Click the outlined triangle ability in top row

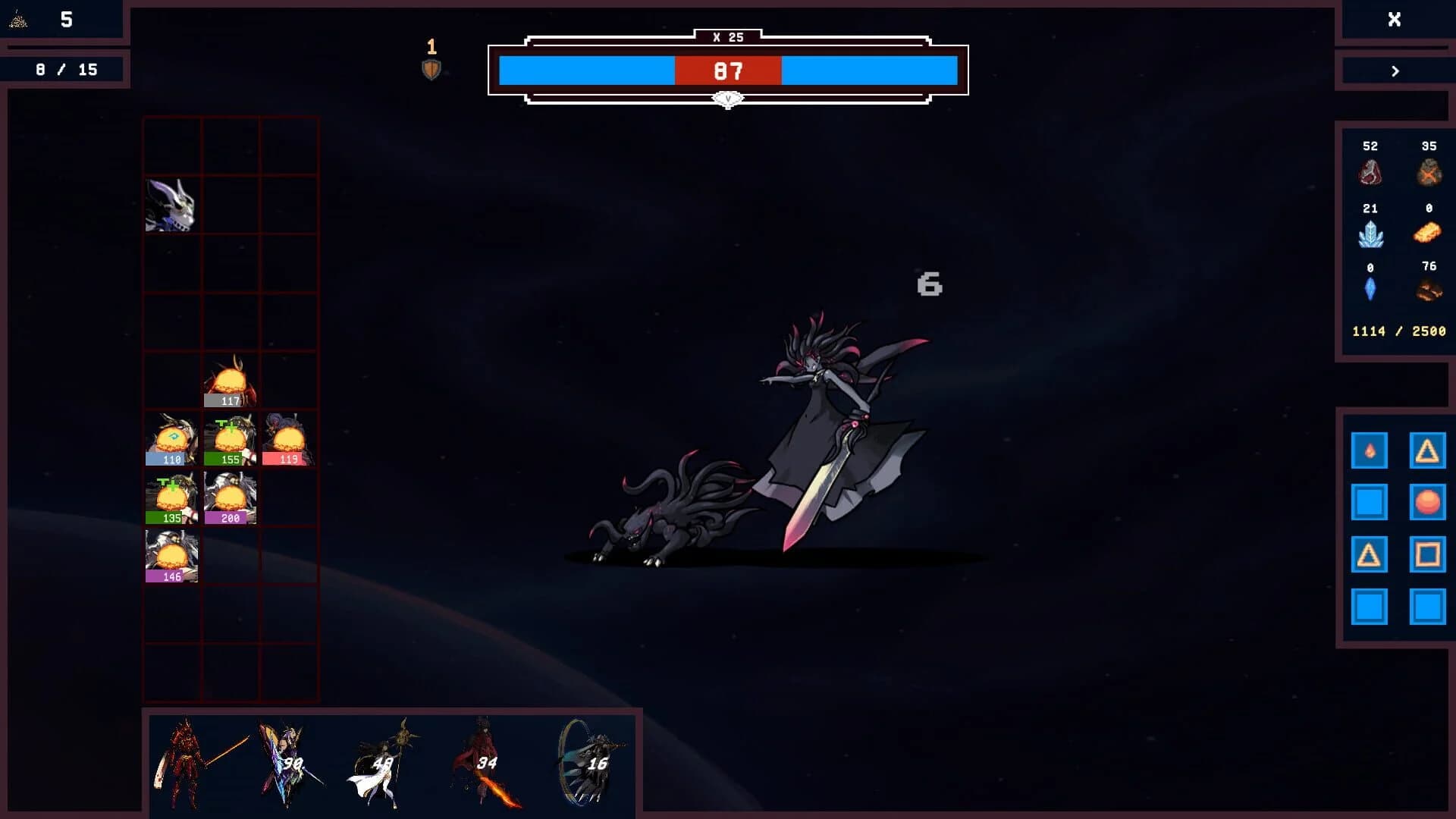pos(1429,450)
